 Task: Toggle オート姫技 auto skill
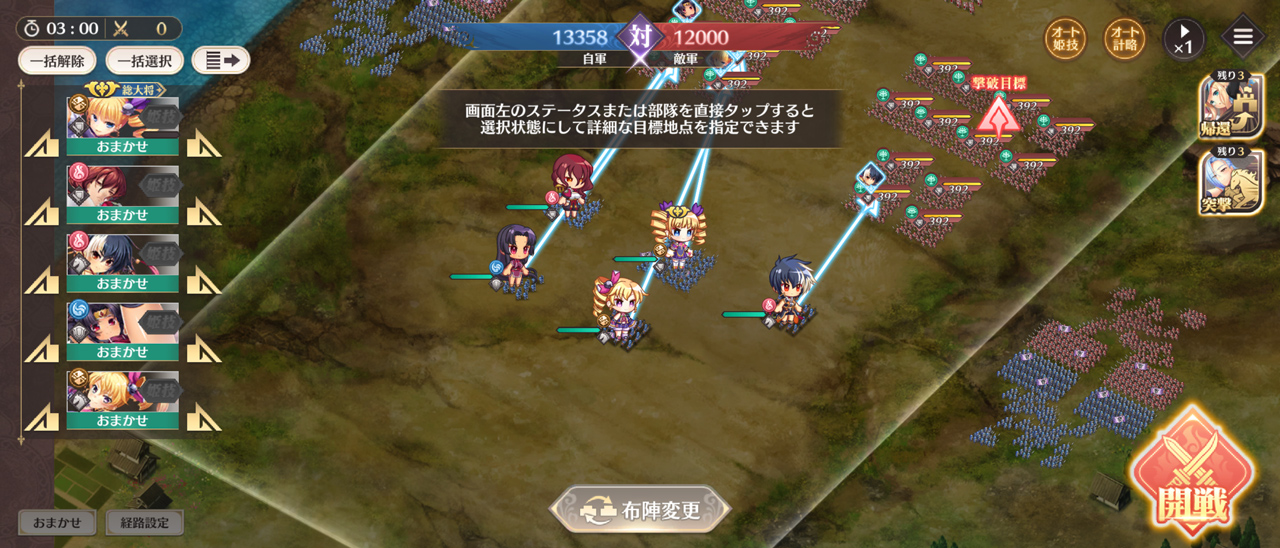(x=1064, y=39)
